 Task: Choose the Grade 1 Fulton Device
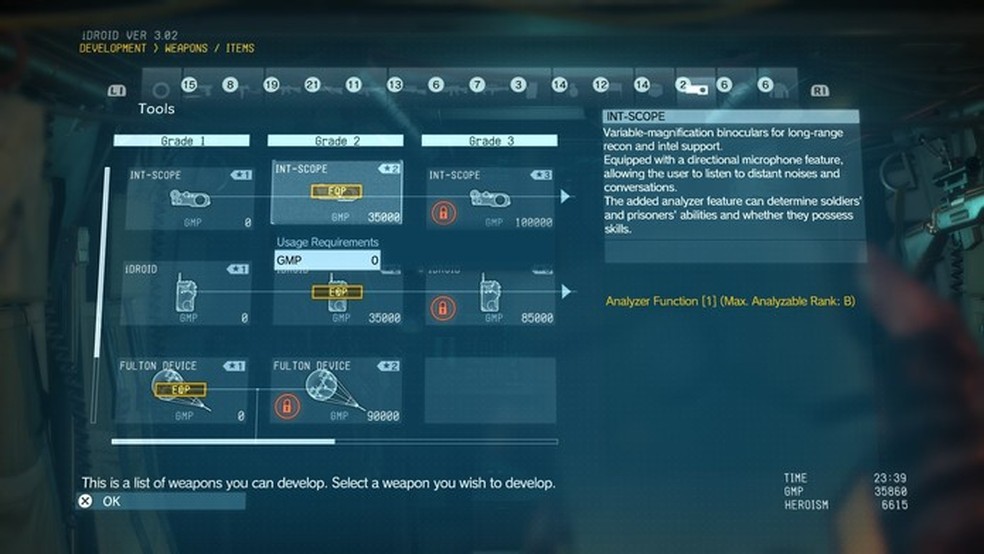182,390
